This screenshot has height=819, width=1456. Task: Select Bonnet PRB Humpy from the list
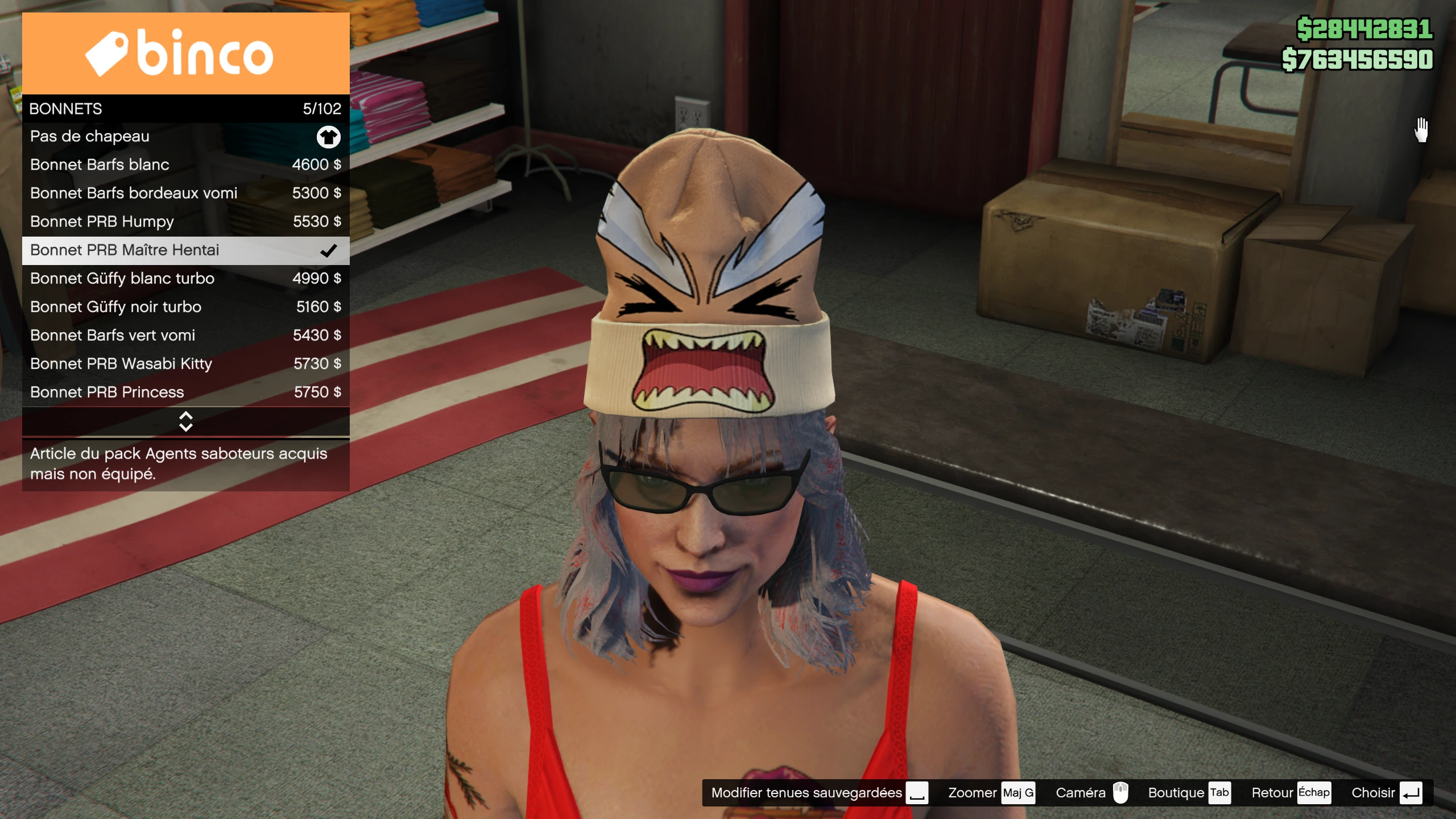(185, 222)
